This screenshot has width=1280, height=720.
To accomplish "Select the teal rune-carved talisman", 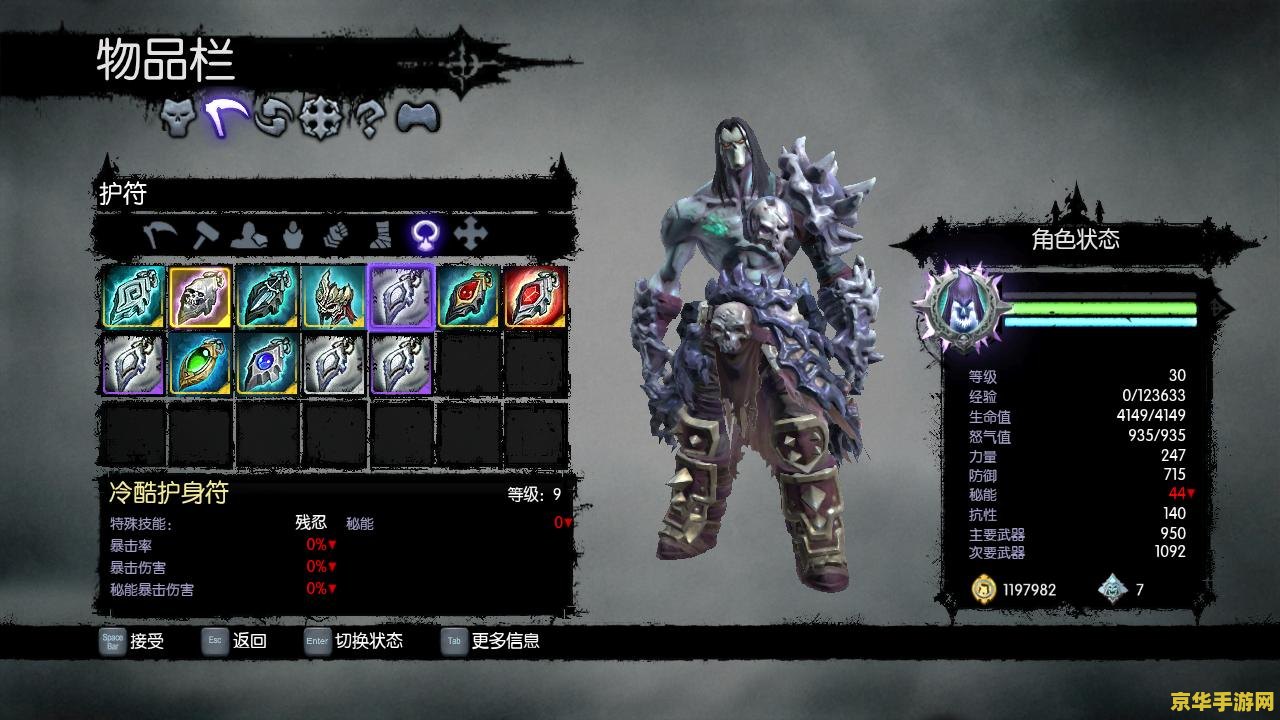I will point(133,297).
